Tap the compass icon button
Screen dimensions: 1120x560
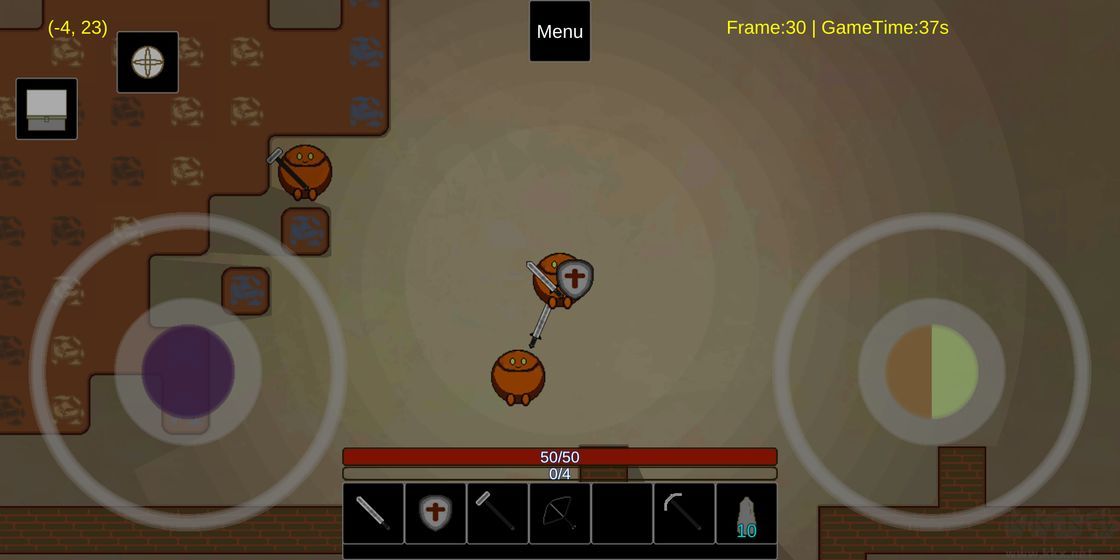[x=148, y=62]
